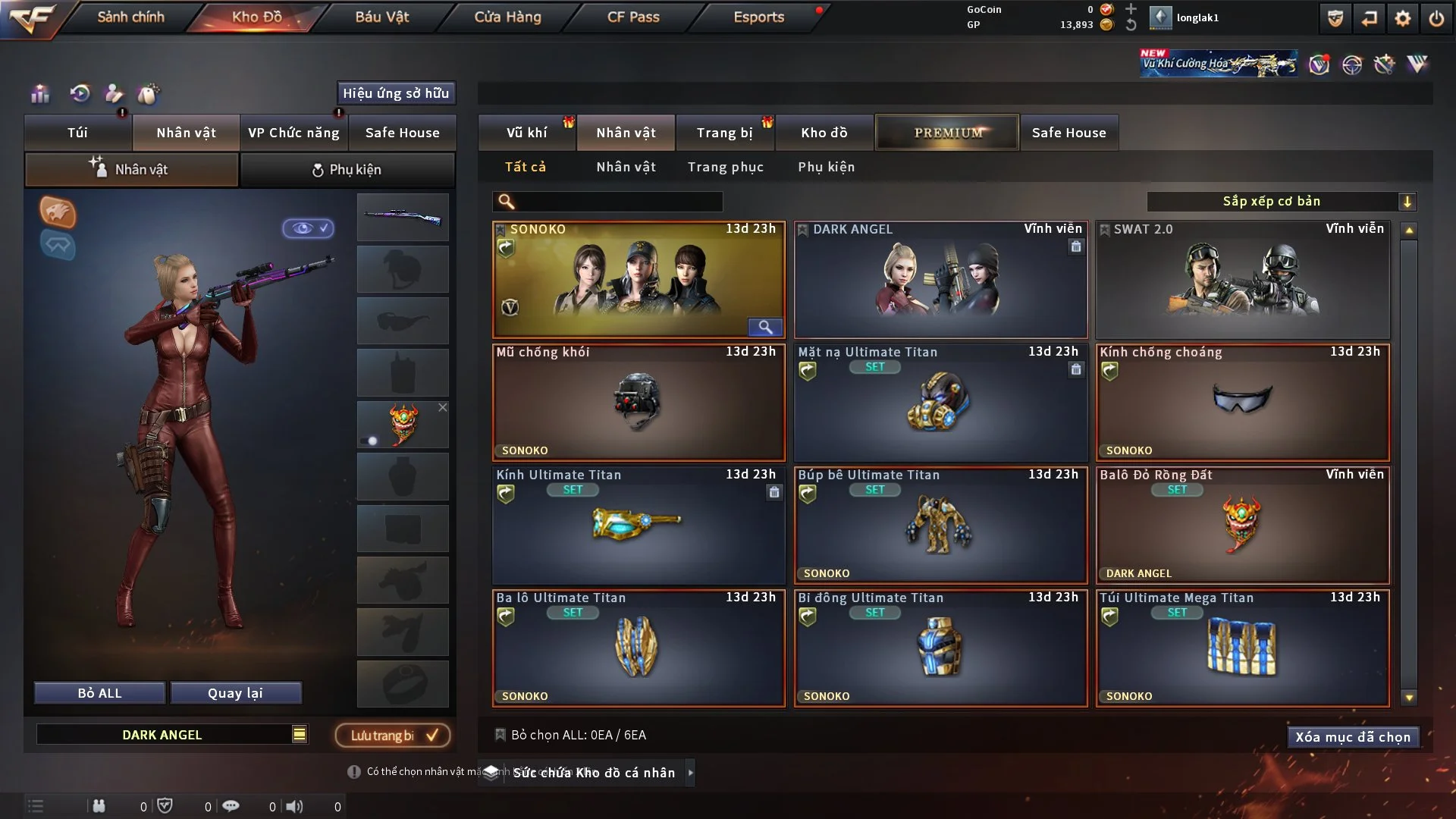The width and height of the screenshot is (1456, 819).
Task: Click the item search field
Action: [618, 202]
